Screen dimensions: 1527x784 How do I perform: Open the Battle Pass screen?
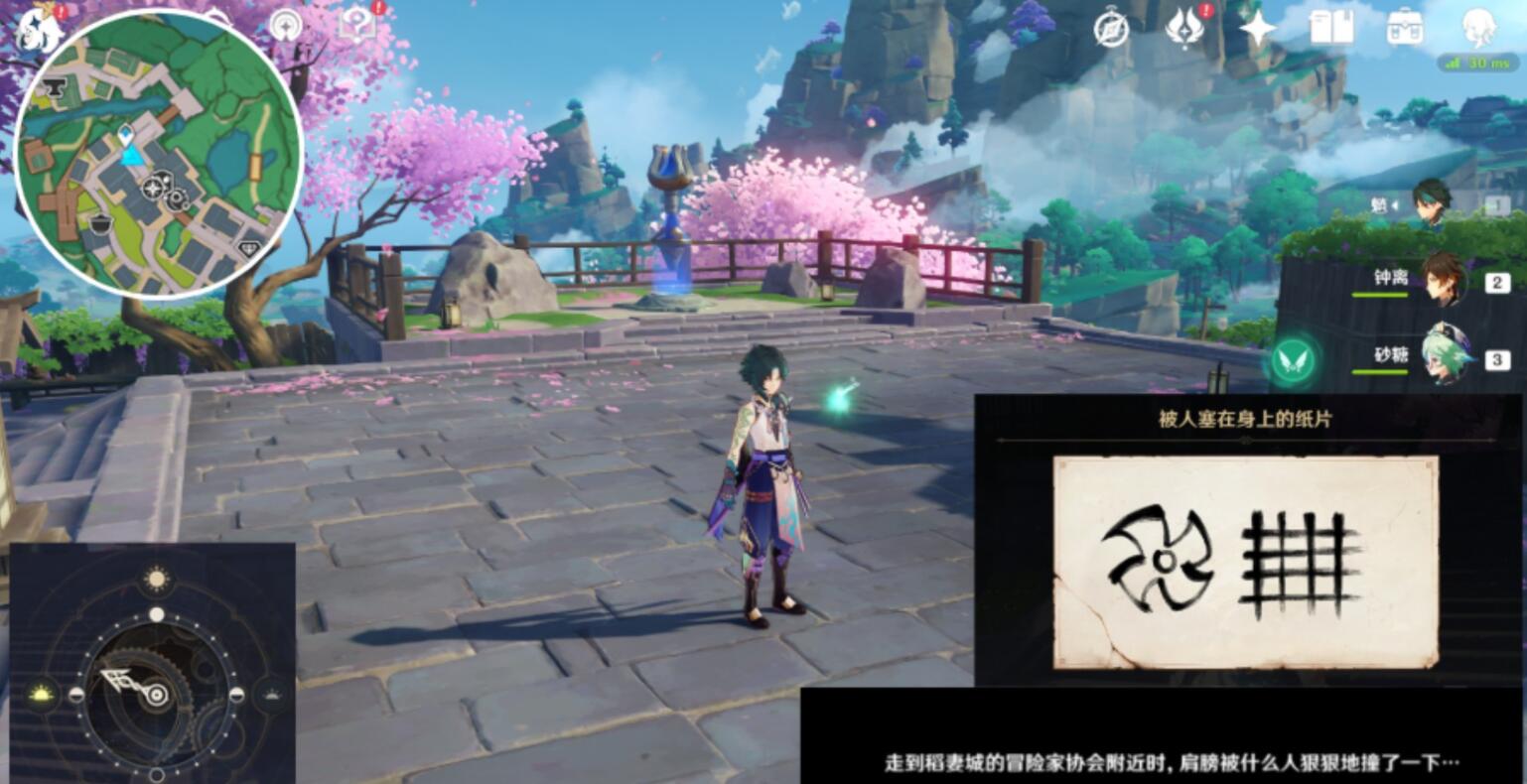pos(1183,28)
